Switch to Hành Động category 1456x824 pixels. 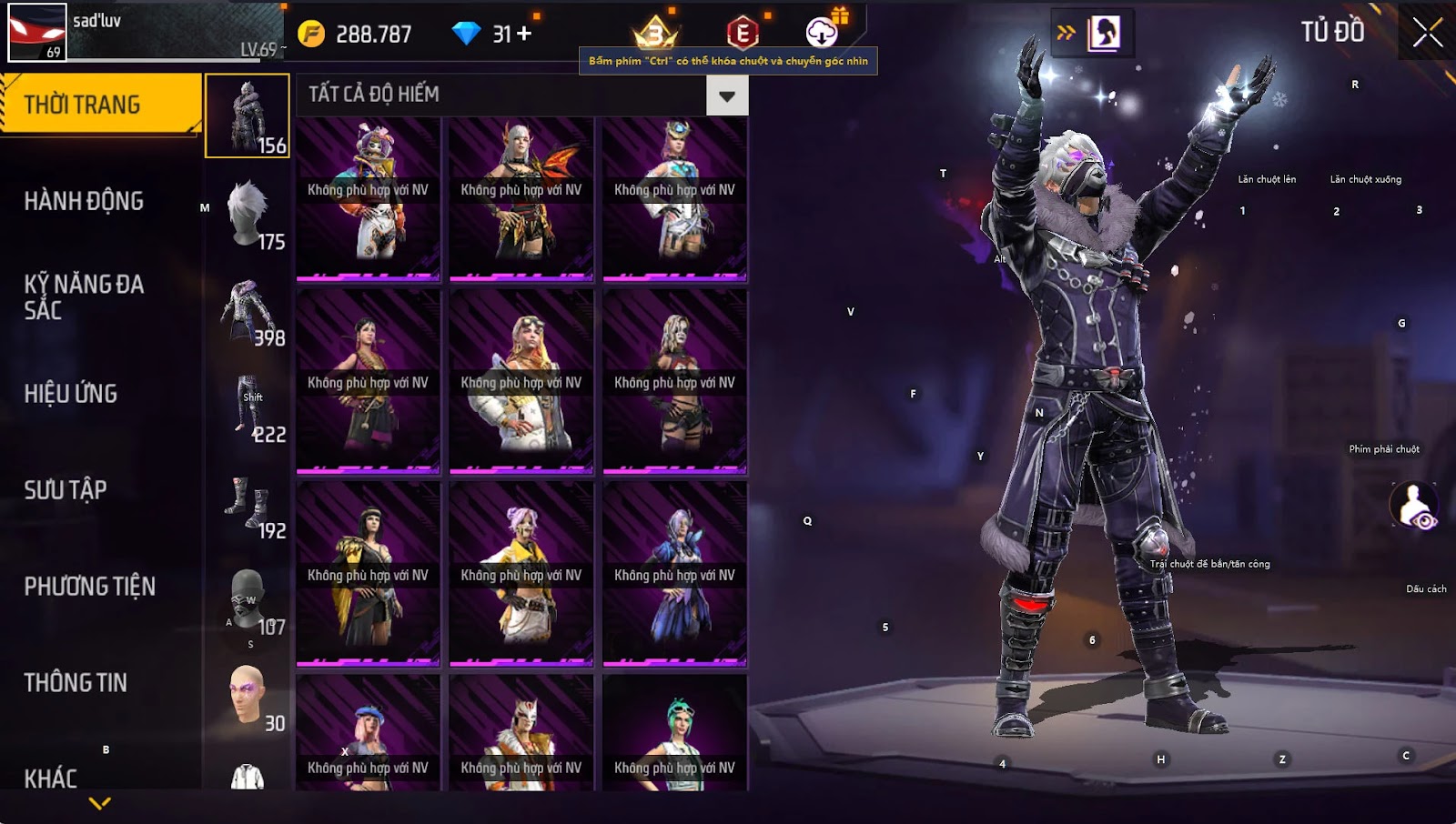point(84,201)
